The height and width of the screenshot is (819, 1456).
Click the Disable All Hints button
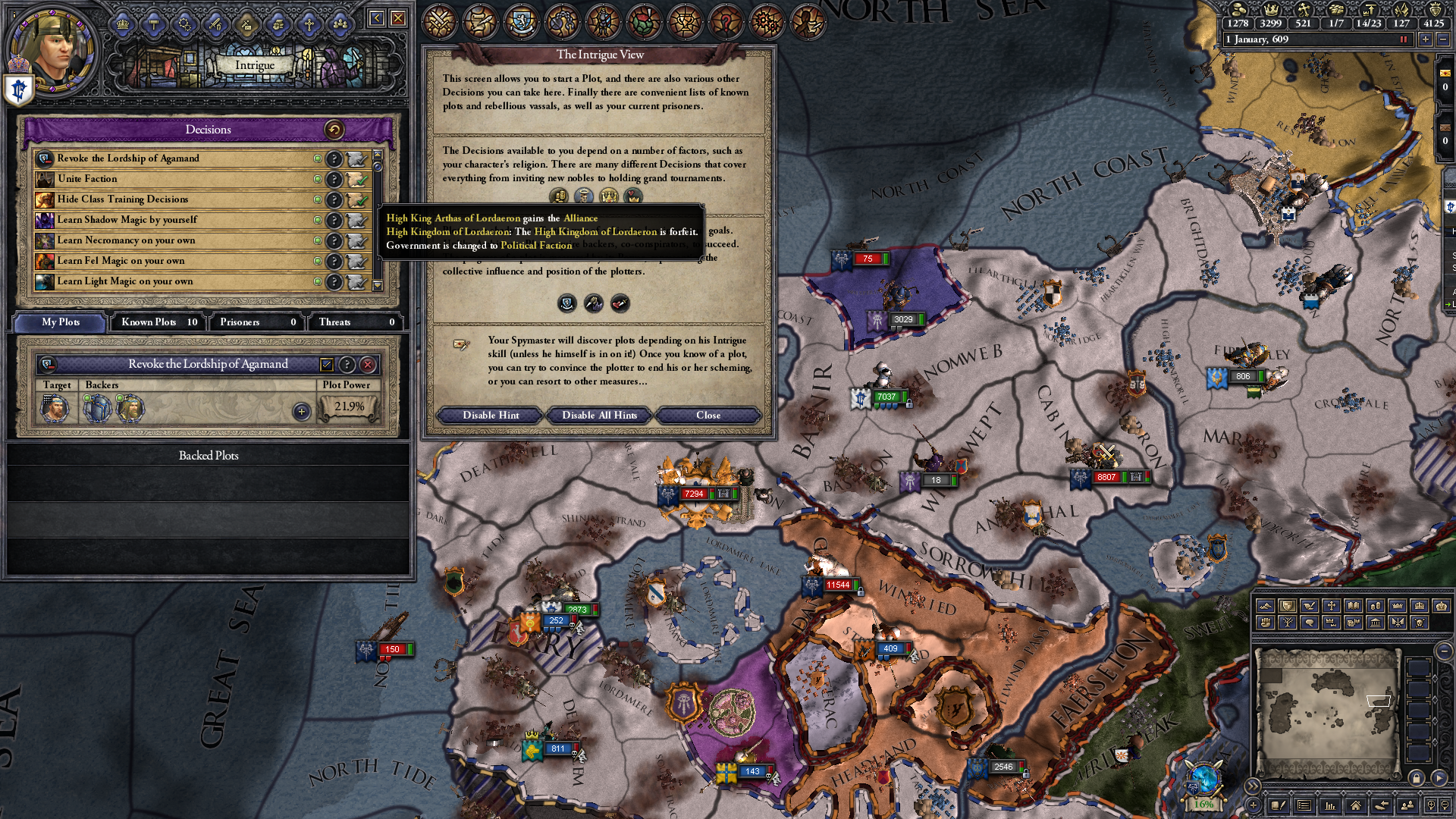click(x=598, y=416)
